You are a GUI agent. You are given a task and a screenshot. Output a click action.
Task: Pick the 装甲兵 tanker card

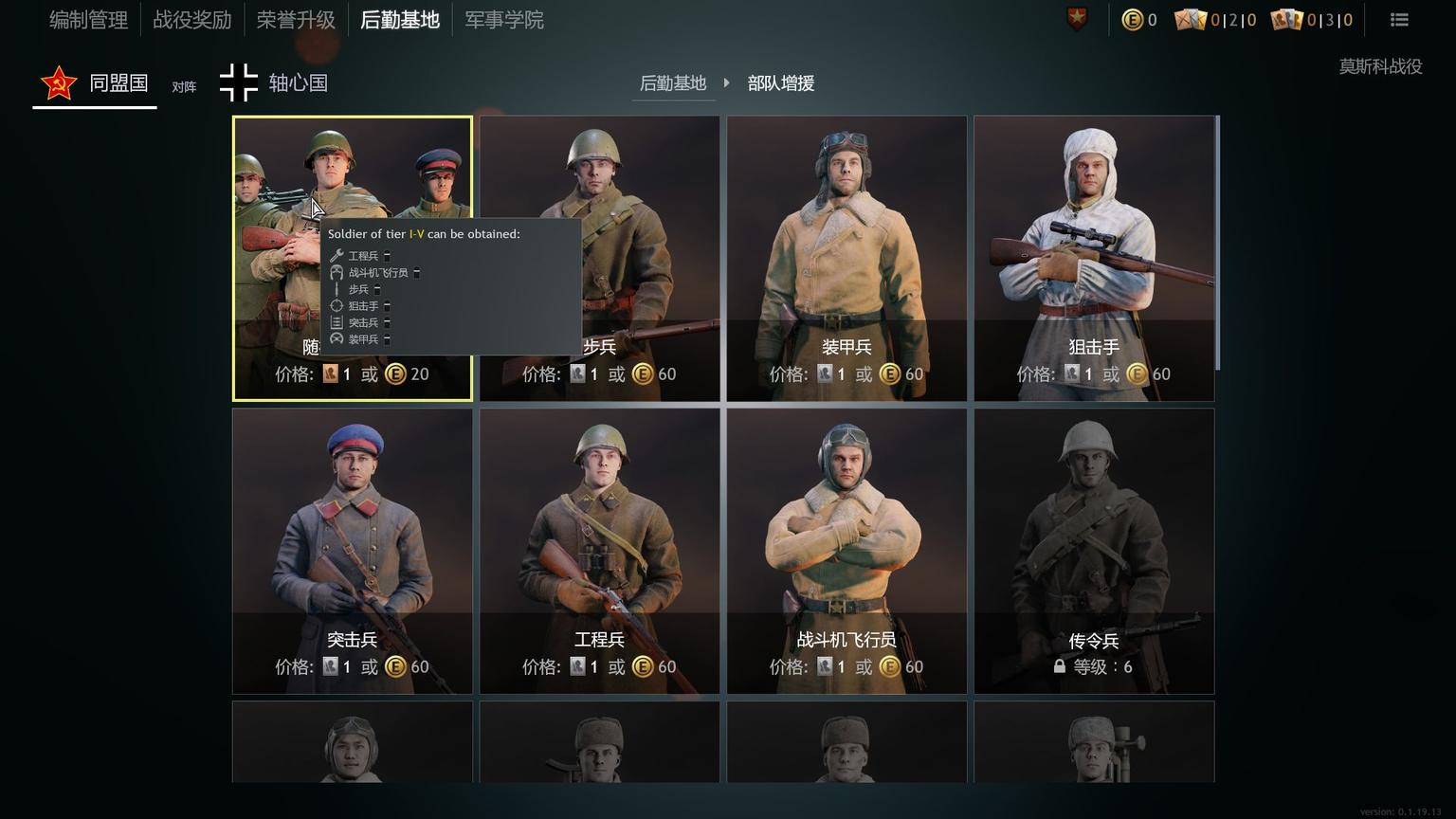pos(846,258)
